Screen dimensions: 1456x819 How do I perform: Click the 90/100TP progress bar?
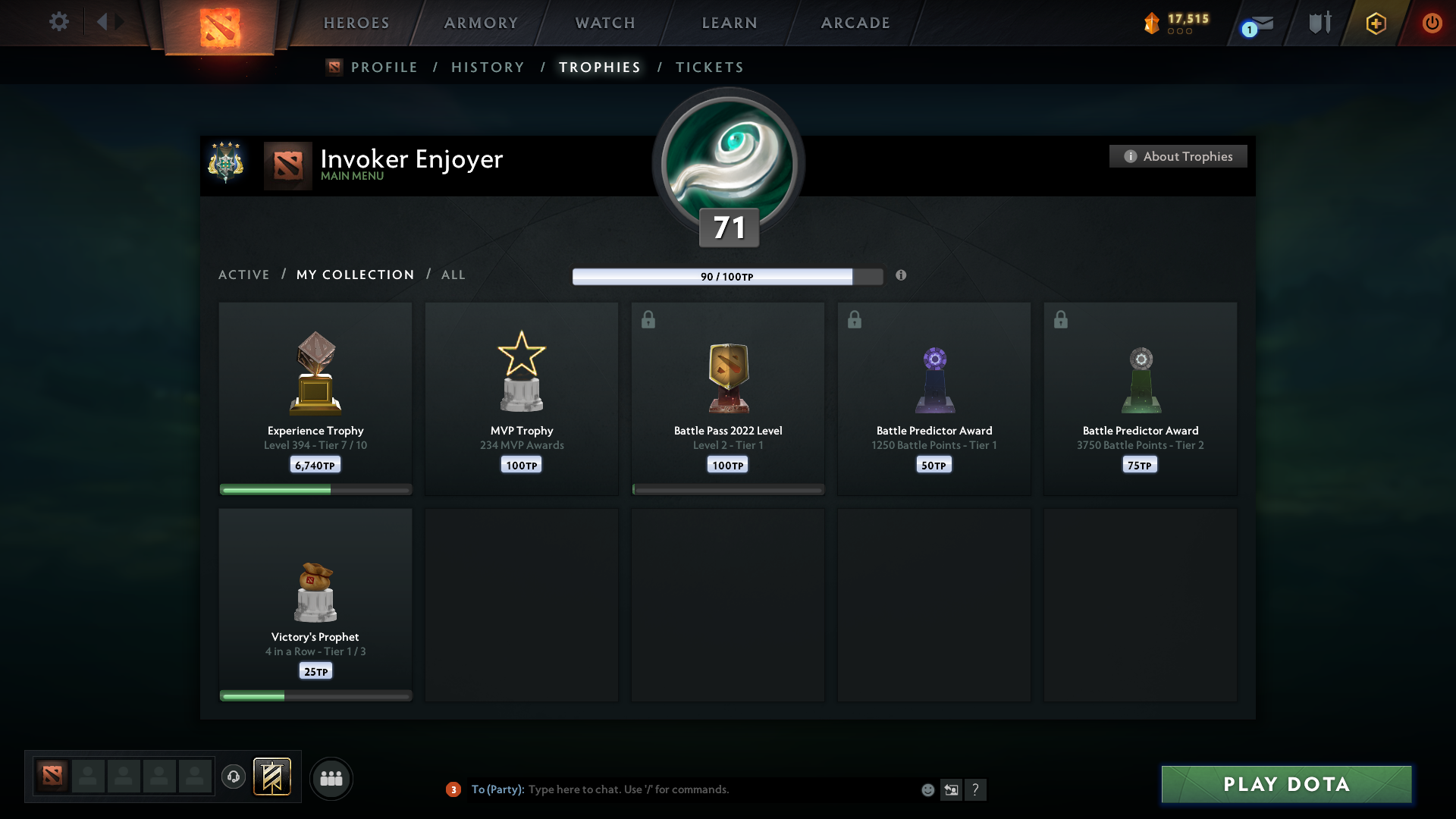pos(728,276)
